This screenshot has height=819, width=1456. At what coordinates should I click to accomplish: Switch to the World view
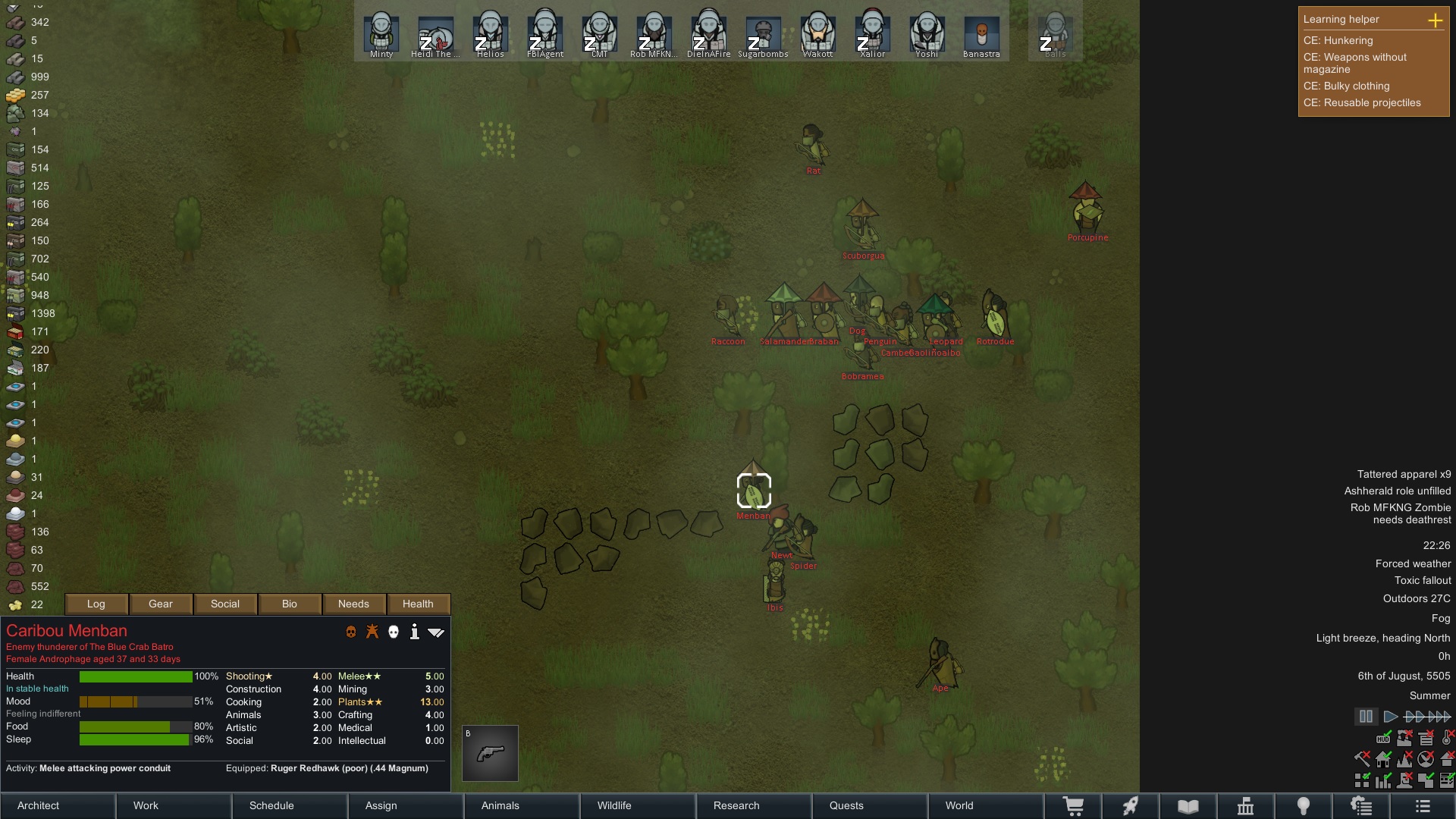pyautogui.click(x=986, y=805)
